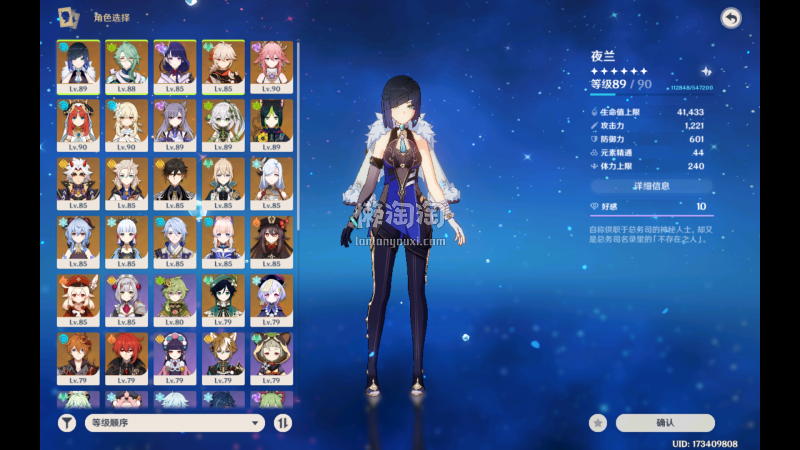Select Nilou's Lv.90 portrait

coord(77,124)
